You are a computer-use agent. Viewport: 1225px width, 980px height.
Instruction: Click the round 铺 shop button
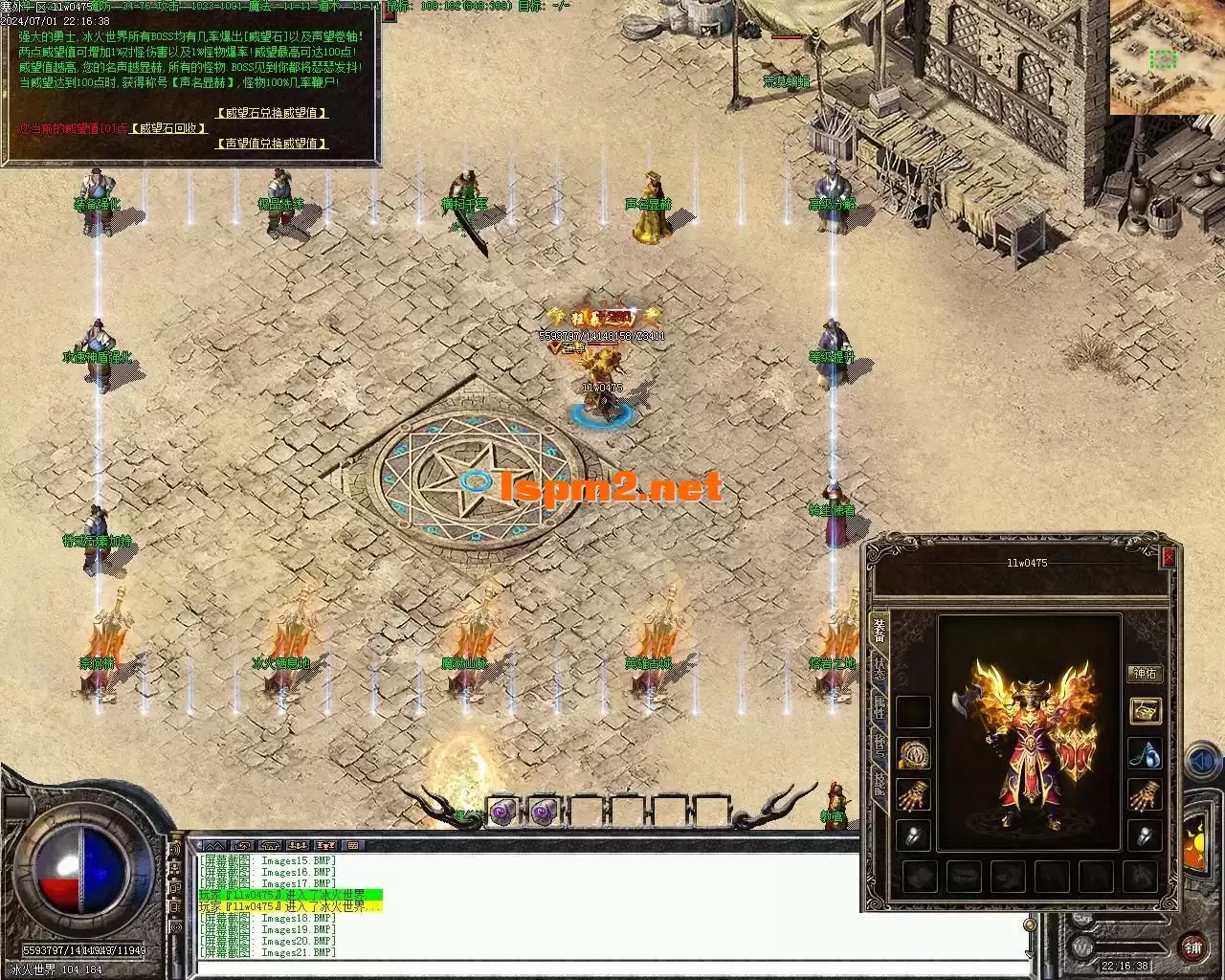click(1193, 948)
